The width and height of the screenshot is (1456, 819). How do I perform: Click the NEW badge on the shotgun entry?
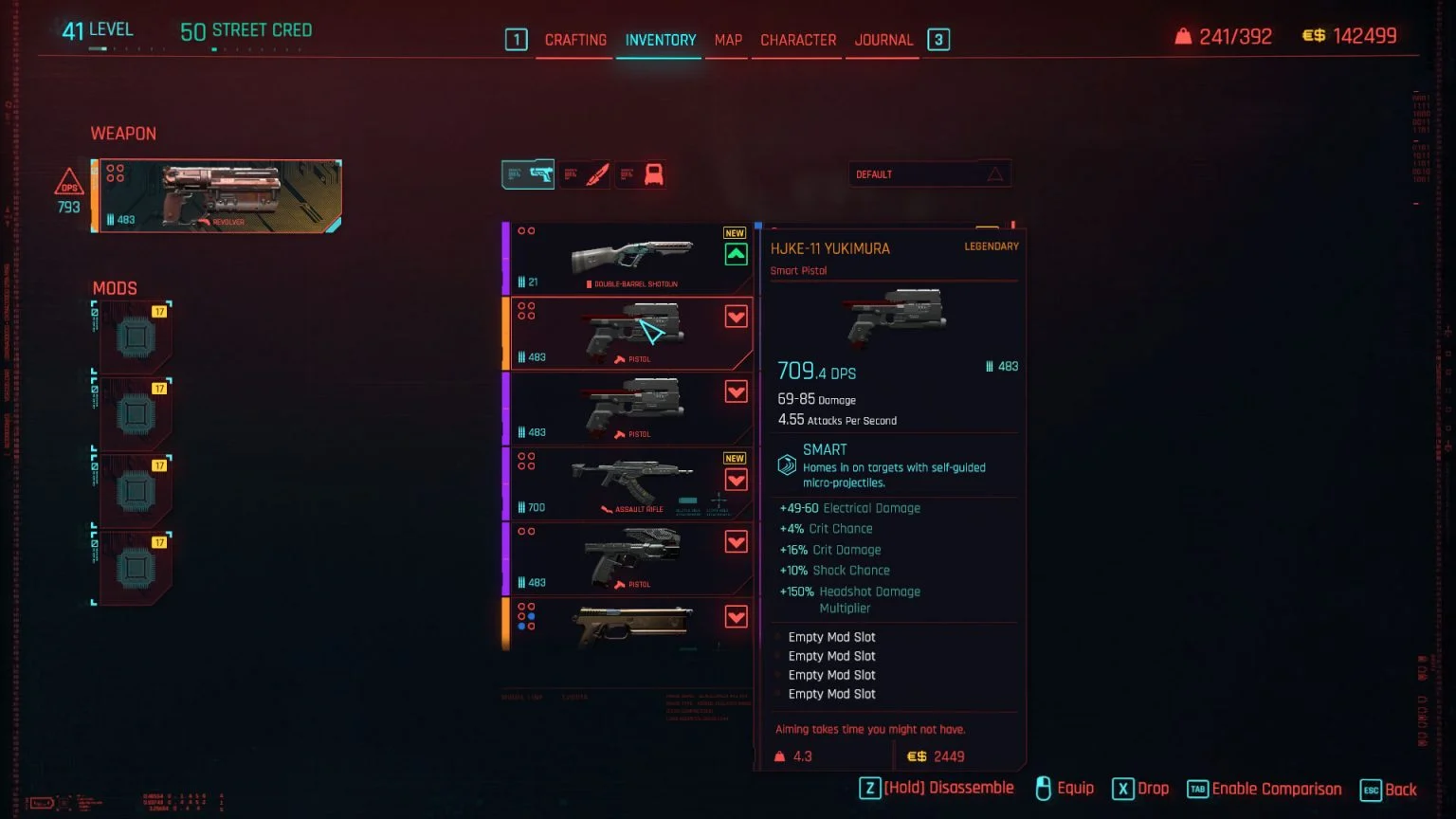pos(734,231)
